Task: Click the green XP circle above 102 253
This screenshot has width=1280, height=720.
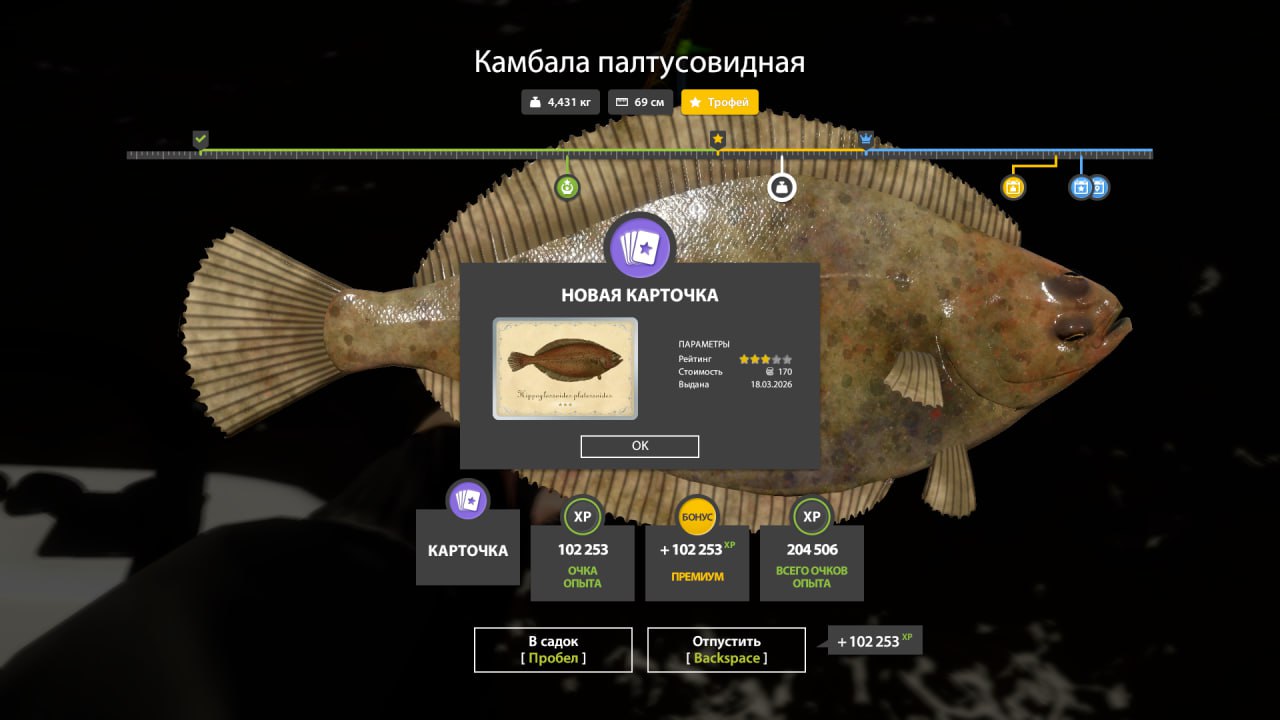Action: click(581, 517)
